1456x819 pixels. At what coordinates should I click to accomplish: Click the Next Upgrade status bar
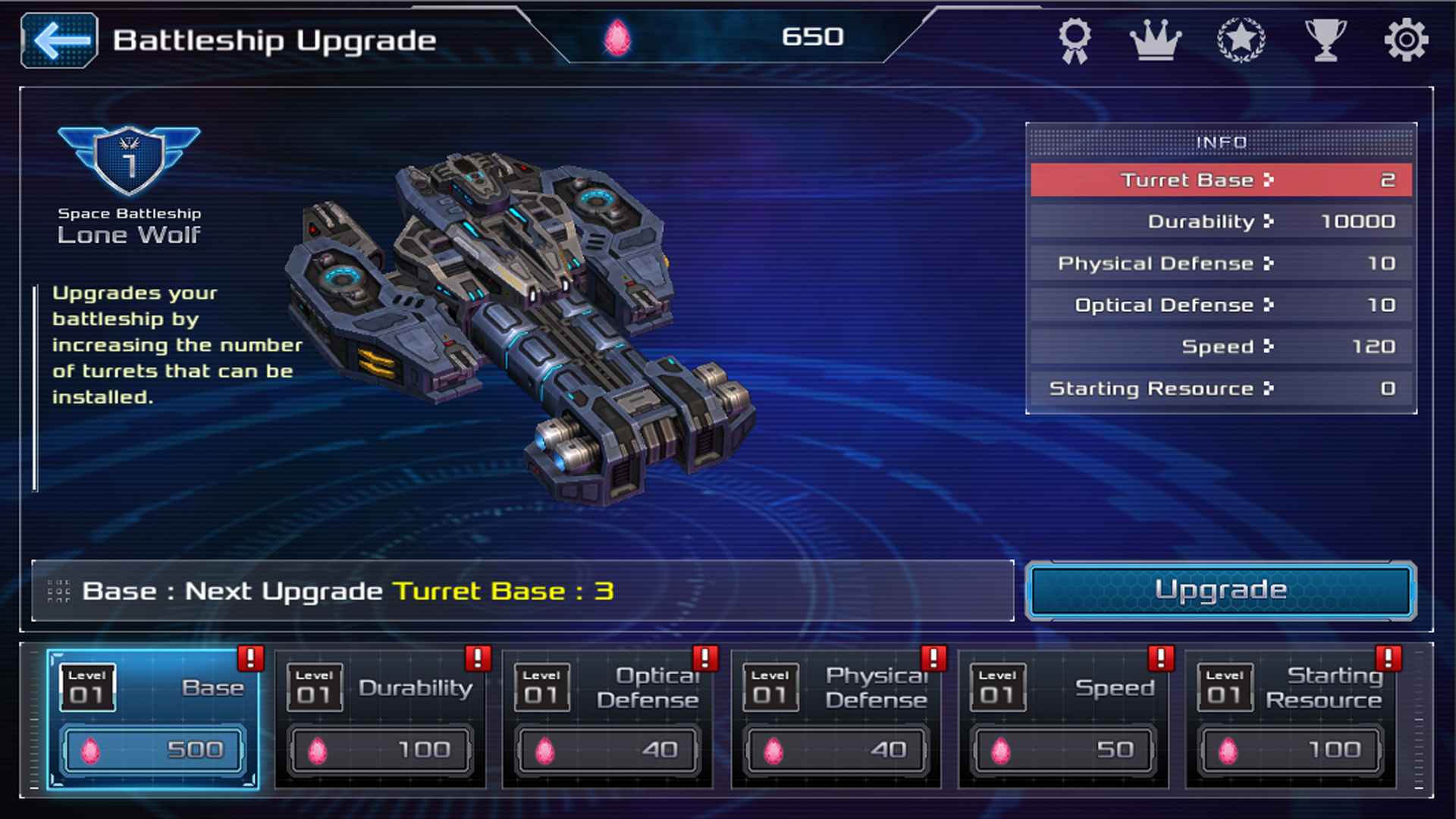523,591
